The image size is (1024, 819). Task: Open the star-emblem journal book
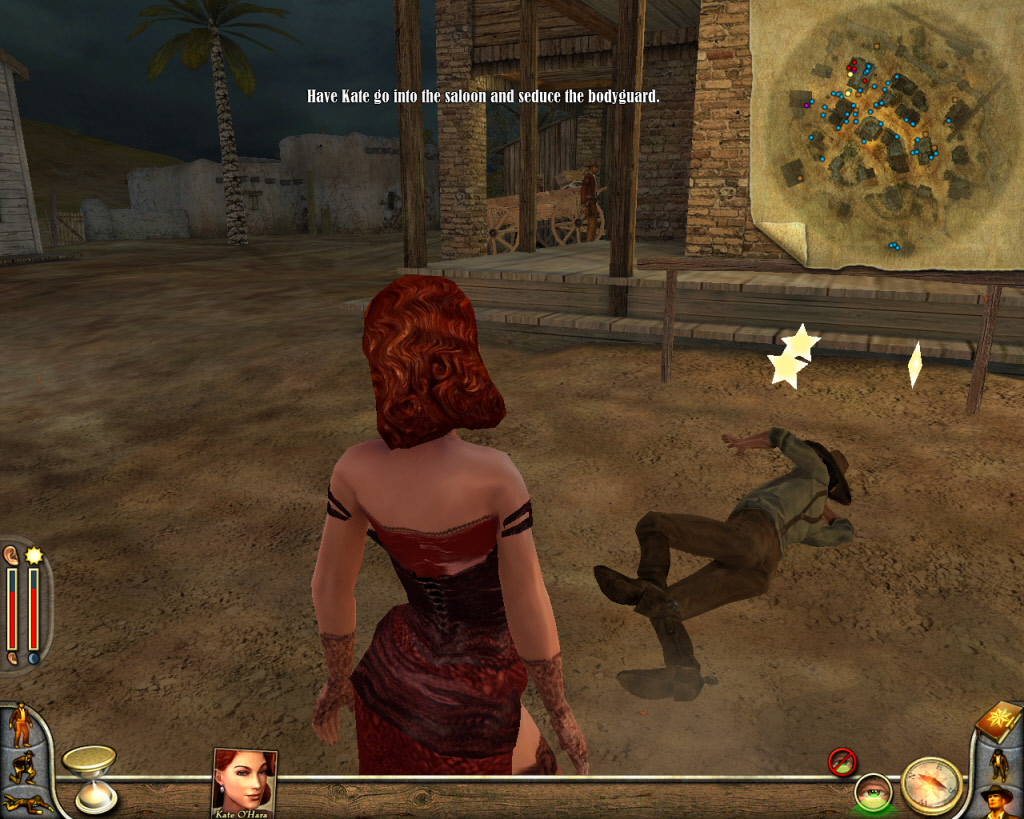999,720
